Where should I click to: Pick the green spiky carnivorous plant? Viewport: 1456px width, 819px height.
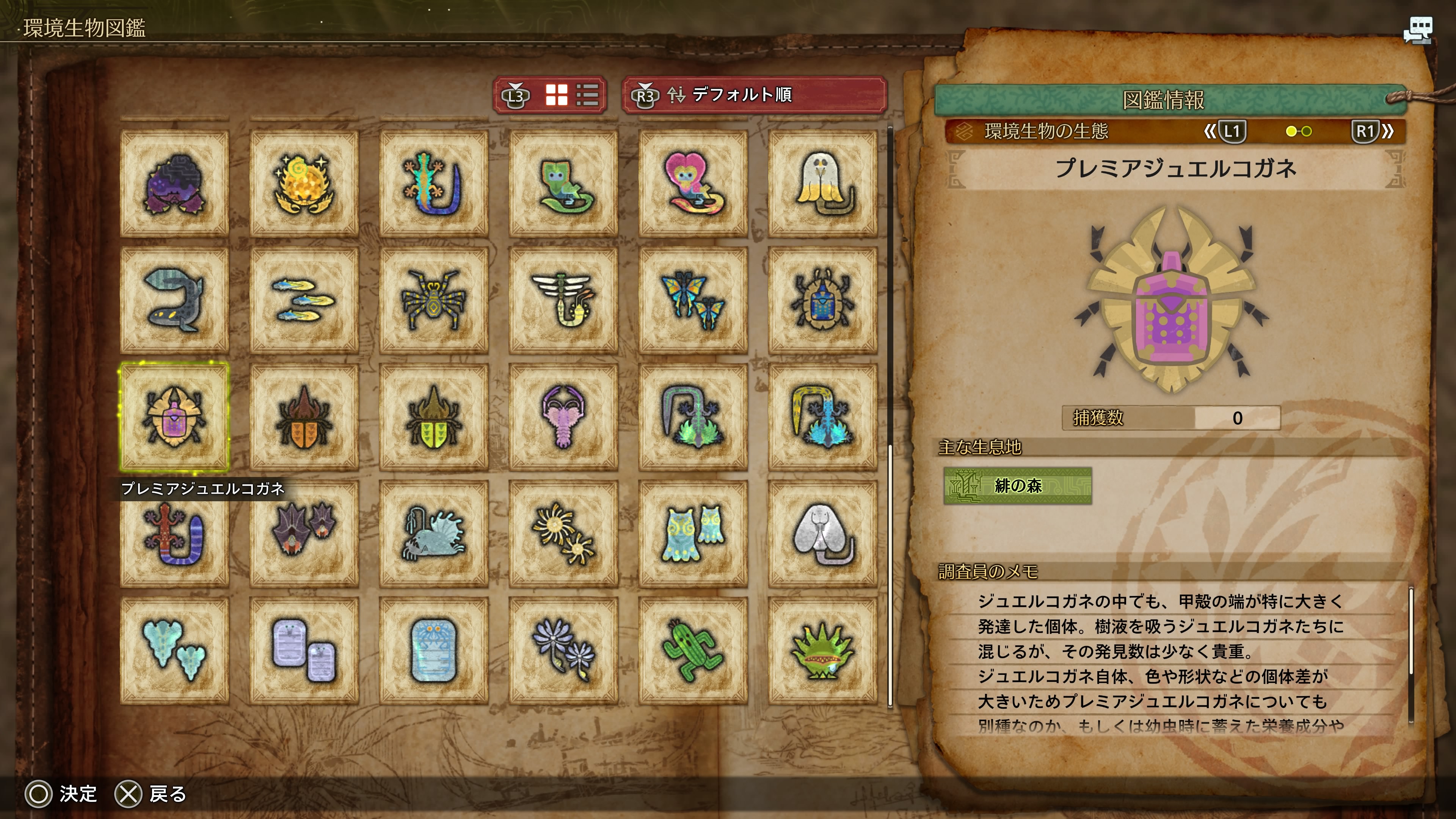point(822,651)
